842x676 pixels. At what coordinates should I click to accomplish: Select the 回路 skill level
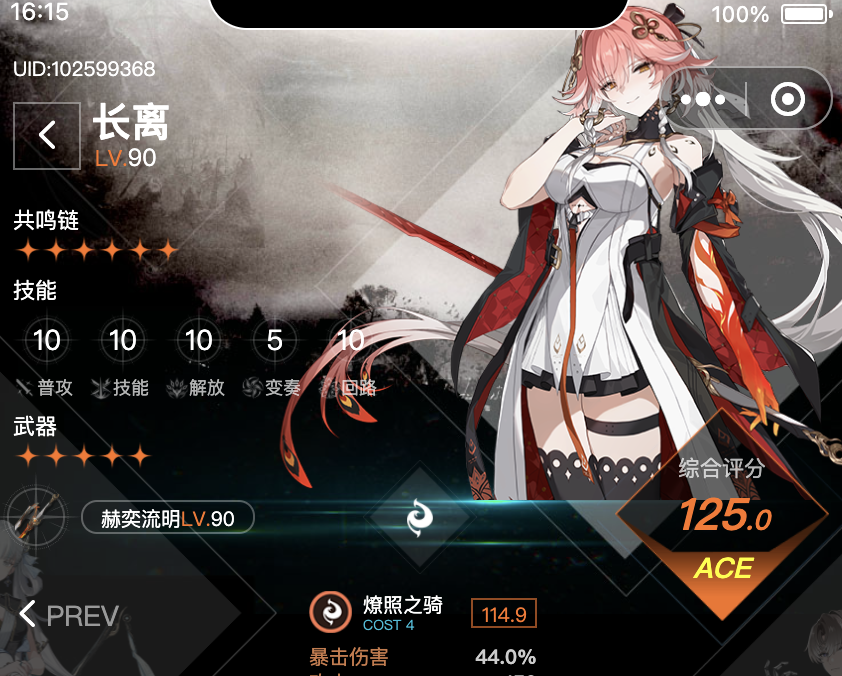(351, 341)
